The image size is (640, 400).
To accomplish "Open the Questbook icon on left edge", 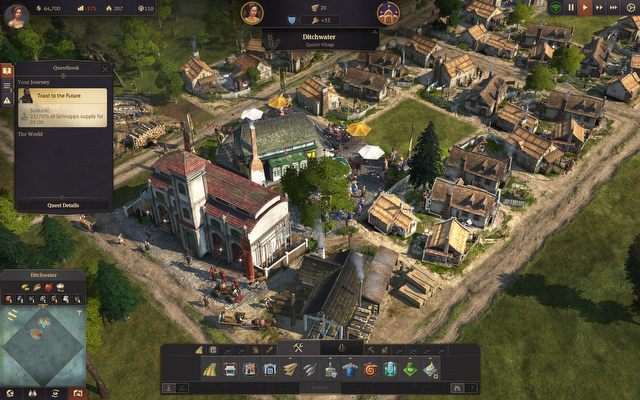I will pyautogui.click(x=6, y=72).
